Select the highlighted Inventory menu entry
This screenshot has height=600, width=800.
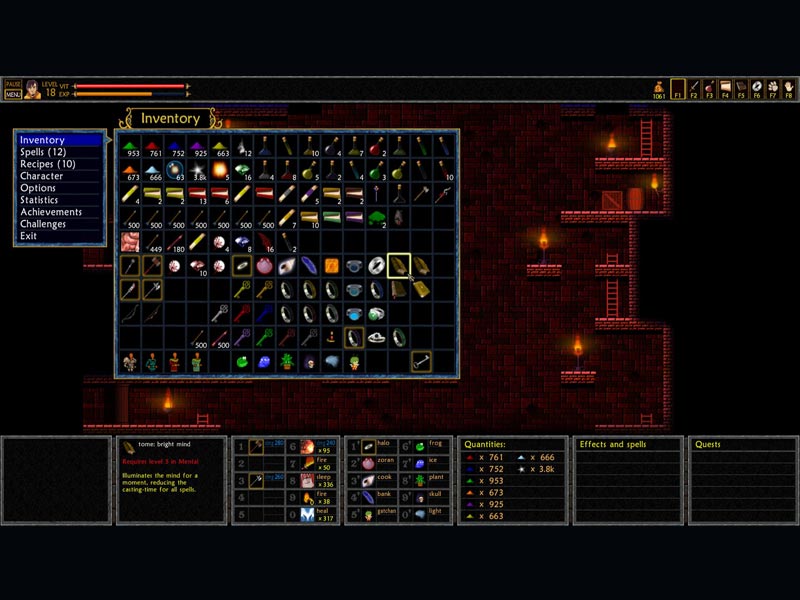coord(42,140)
